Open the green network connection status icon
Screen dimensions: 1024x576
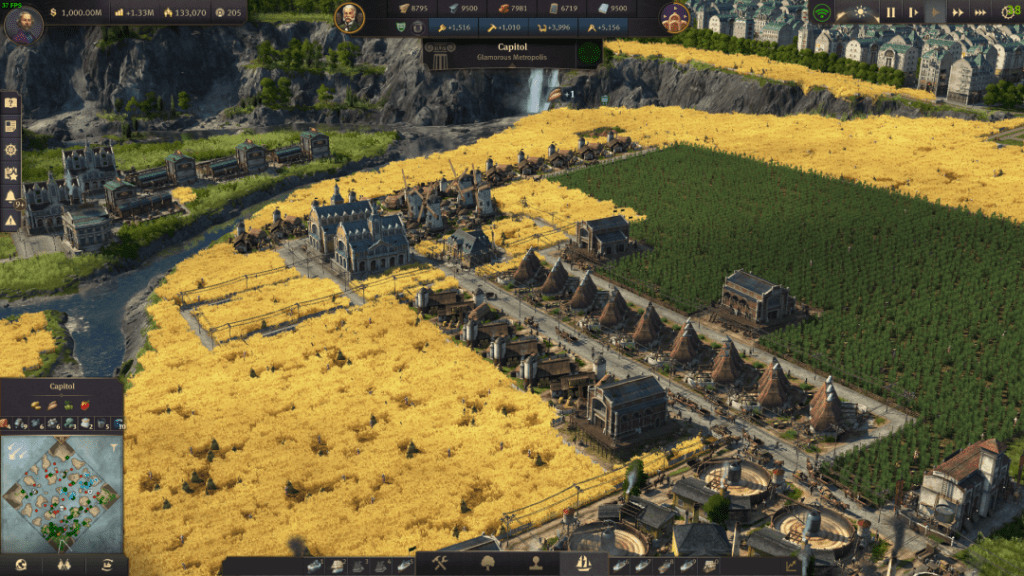click(x=822, y=13)
